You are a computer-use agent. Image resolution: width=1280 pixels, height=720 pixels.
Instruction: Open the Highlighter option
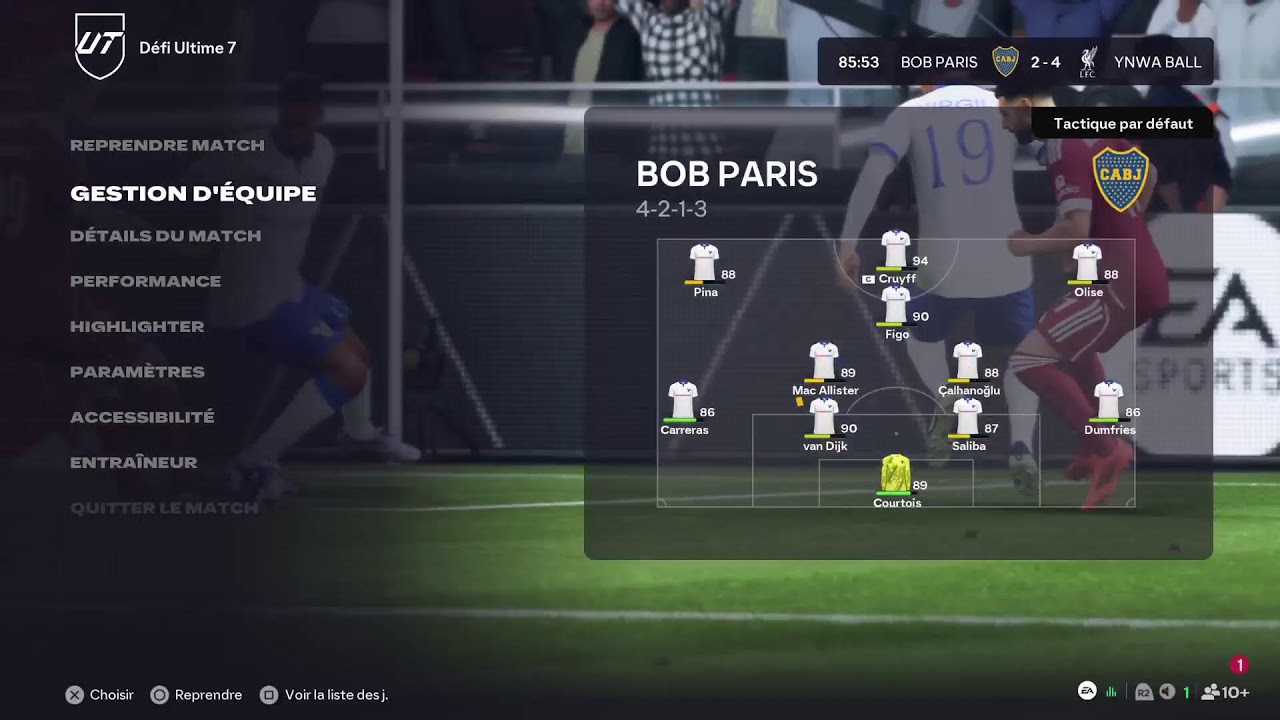click(137, 326)
